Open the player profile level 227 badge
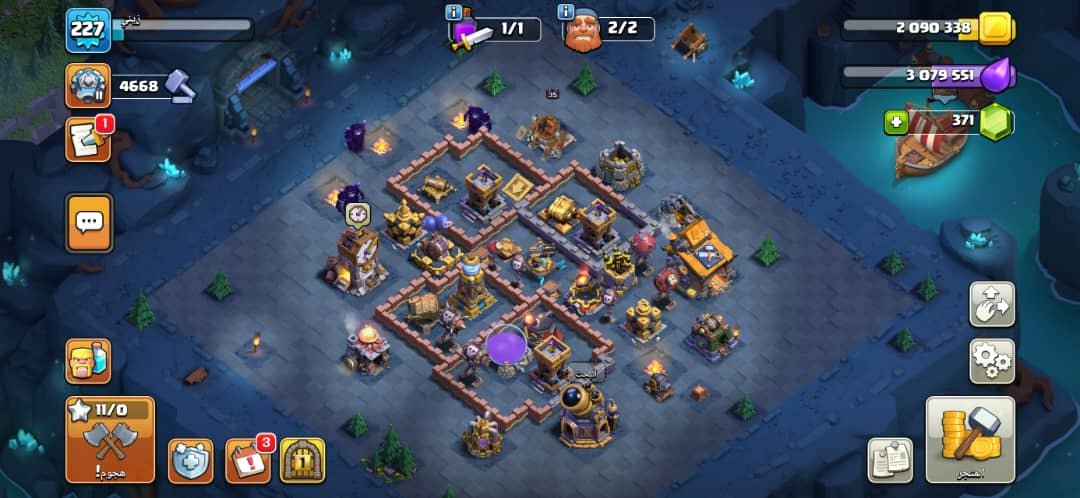 click(x=87, y=30)
